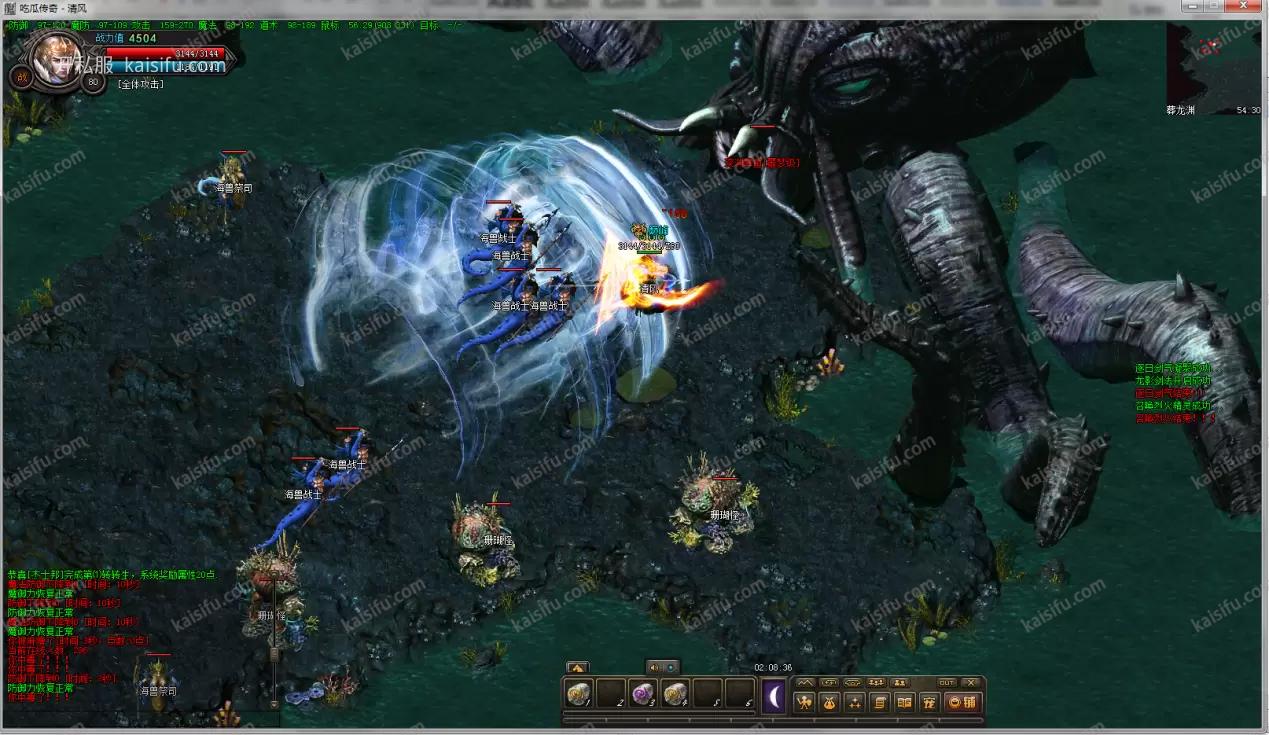This screenshot has width=1269, height=735.
Task: Toggle the 战 attack mode button
Action: (x=20, y=77)
